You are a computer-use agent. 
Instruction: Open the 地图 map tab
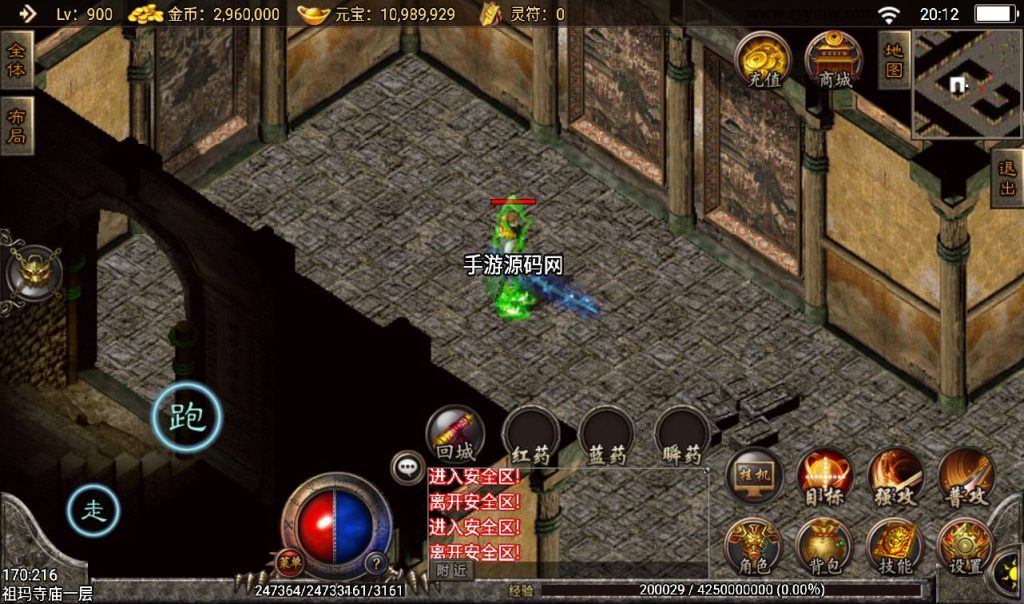893,58
